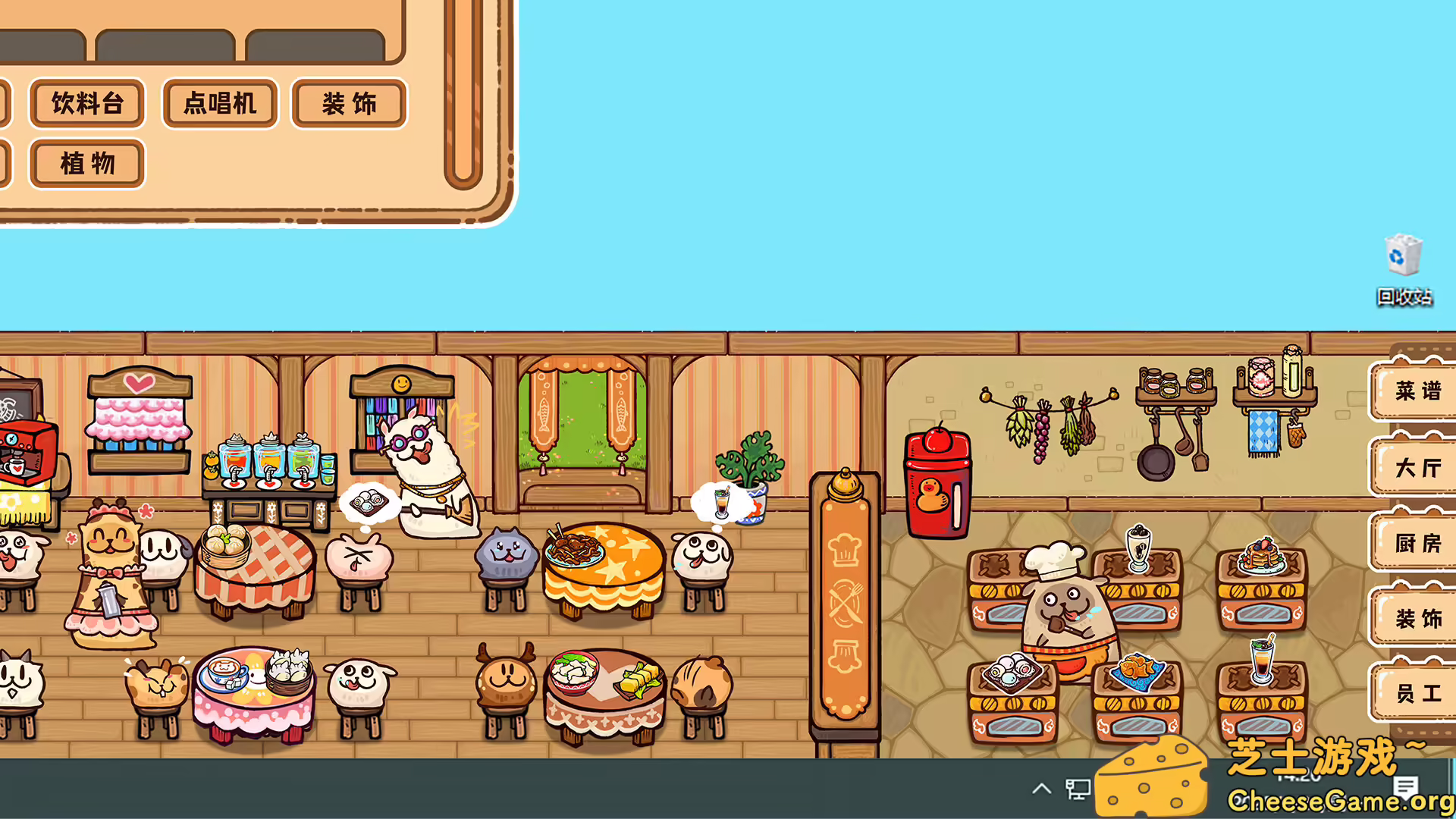Click the 饮料台 drink station button
1456x819 pixels.
pyautogui.click(x=86, y=104)
